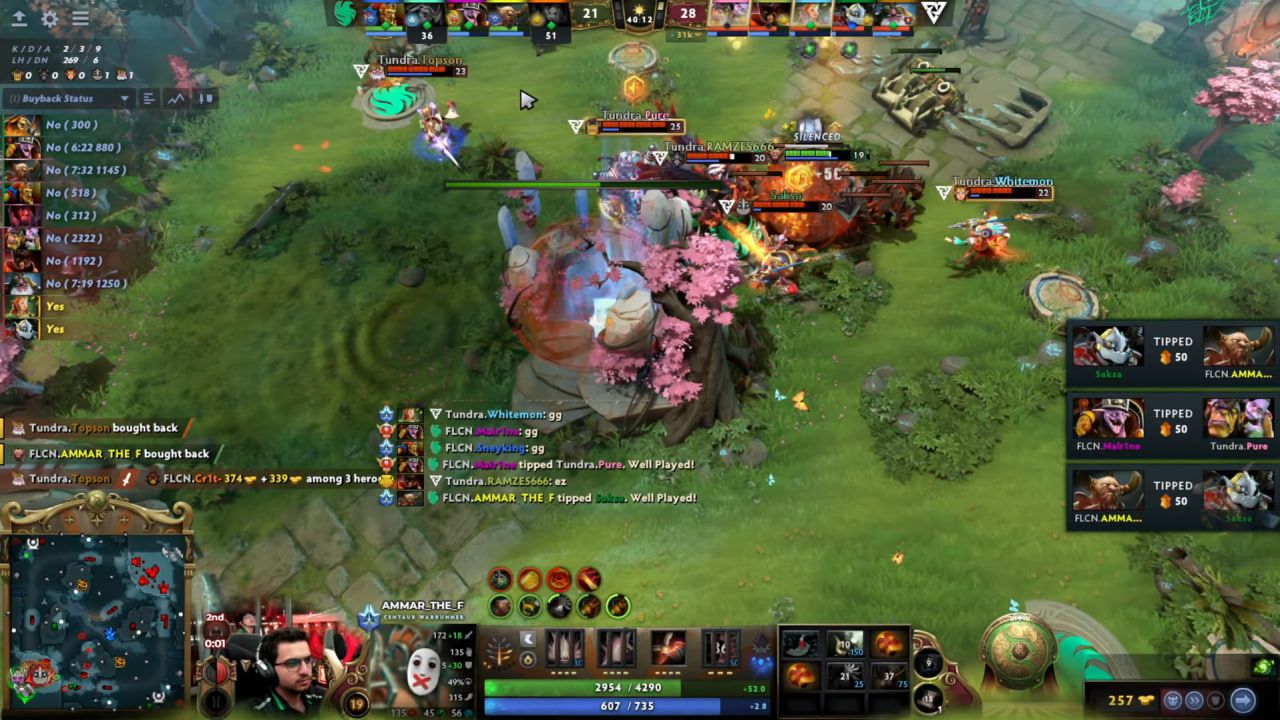Click the green swirl icon above shop
The height and width of the screenshot is (720, 1280).
tap(1263, 667)
